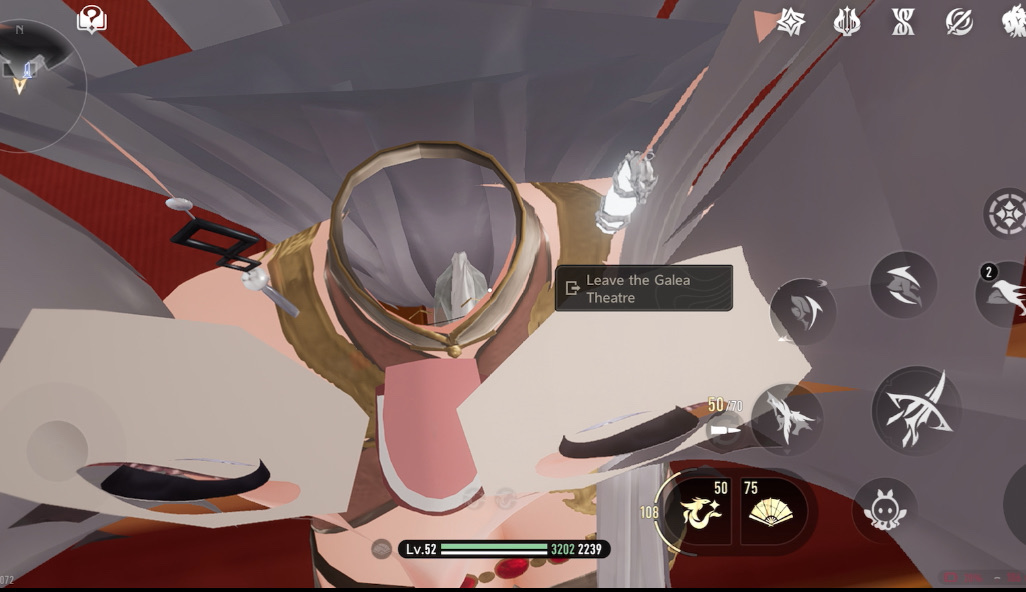
Task: Use the golden dragon skill
Action: [x=700, y=510]
